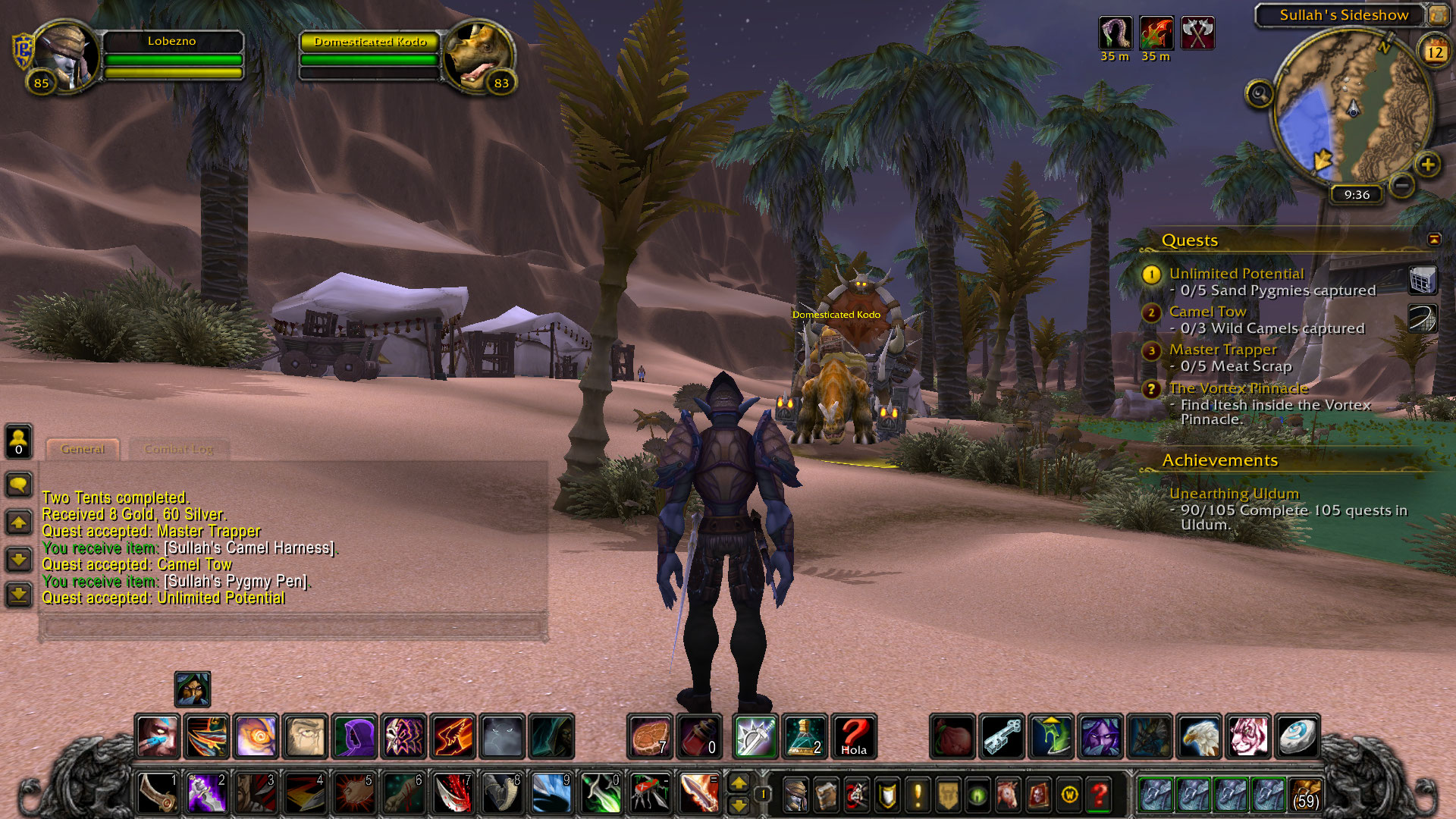Use the Camel Tow quest harness item
Image resolution: width=1456 pixels, height=819 pixels.
coord(1423,318)
